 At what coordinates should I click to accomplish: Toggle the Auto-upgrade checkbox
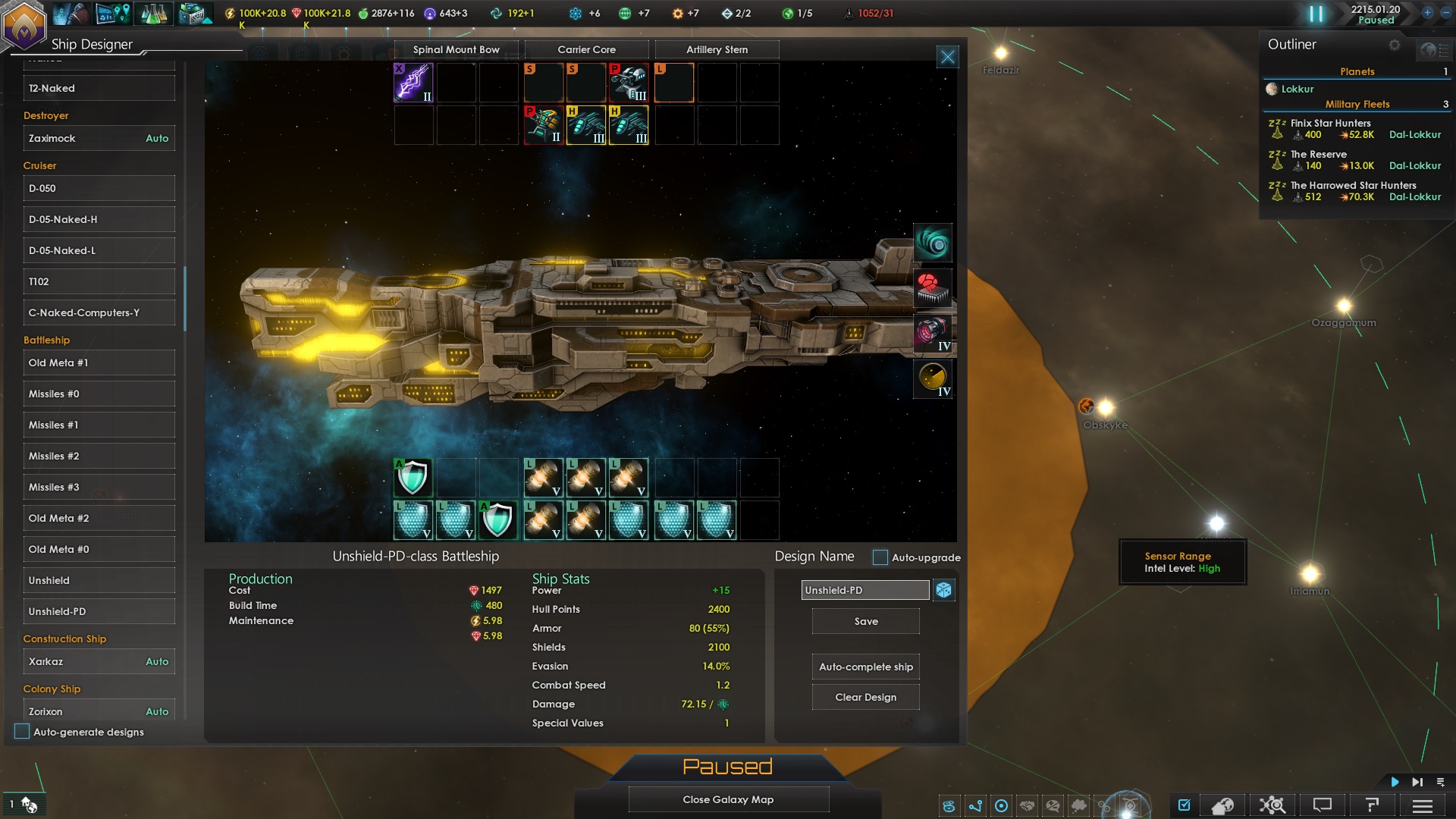(x=880, y=557)
